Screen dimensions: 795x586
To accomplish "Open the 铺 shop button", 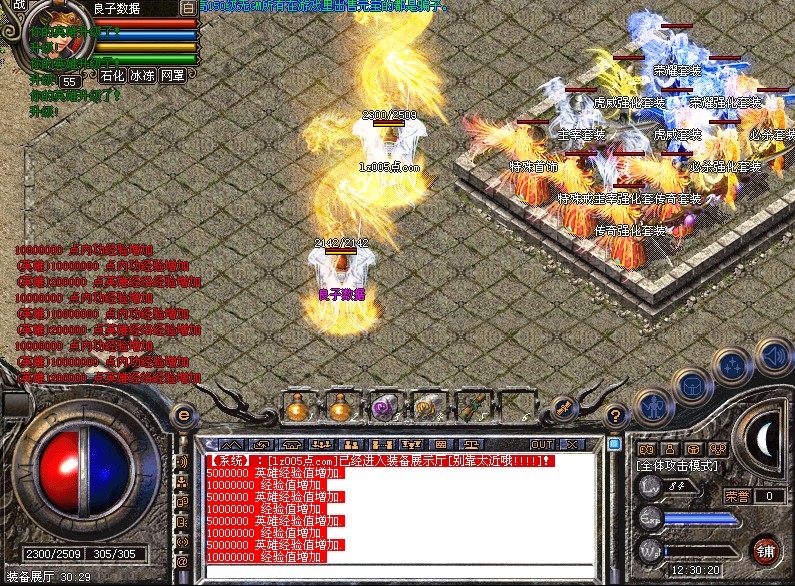I will (765, 552).
